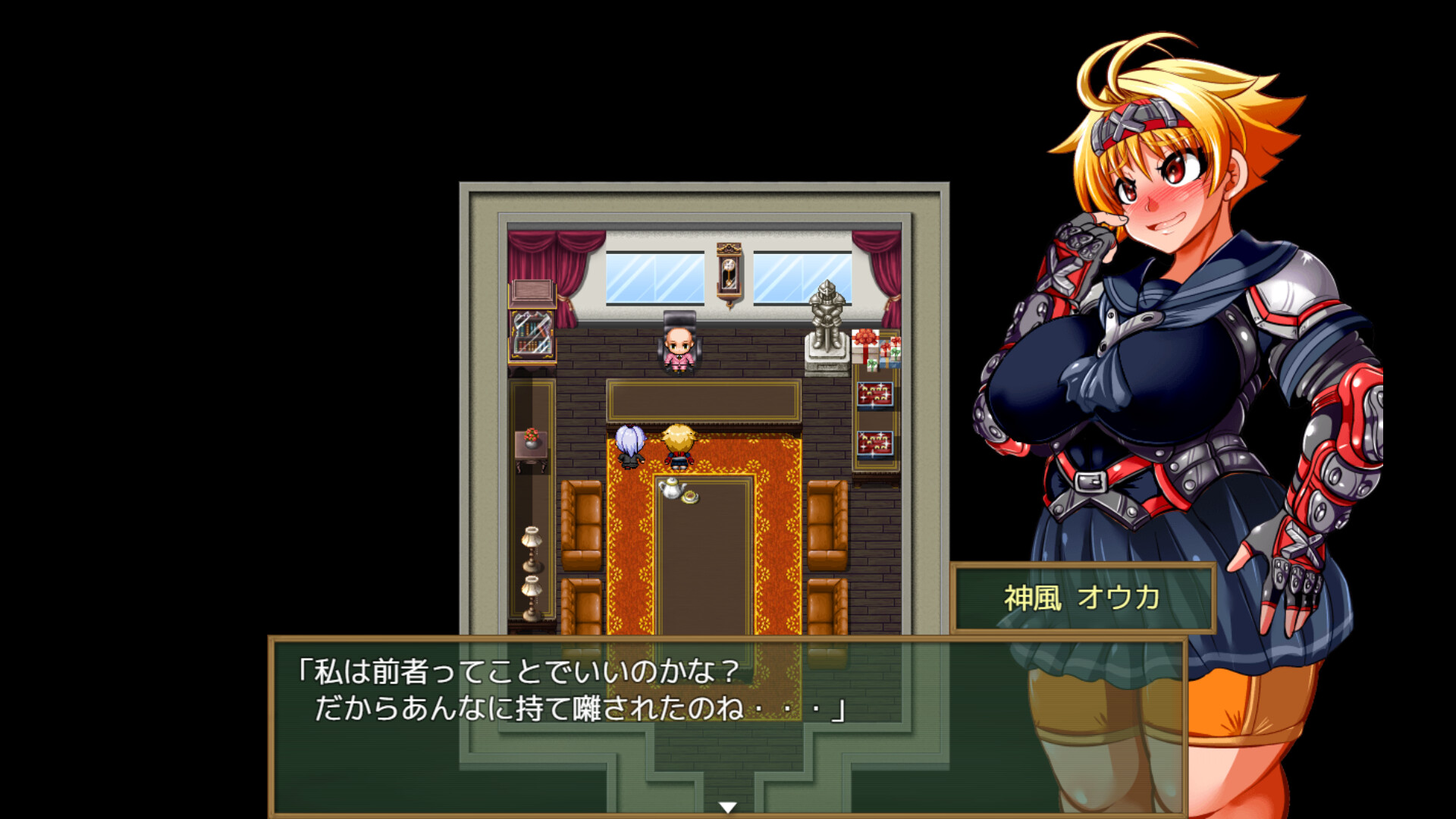Select the flower vase on the side table
This screenshot has height=819, width=1456.
coord(531,435)
